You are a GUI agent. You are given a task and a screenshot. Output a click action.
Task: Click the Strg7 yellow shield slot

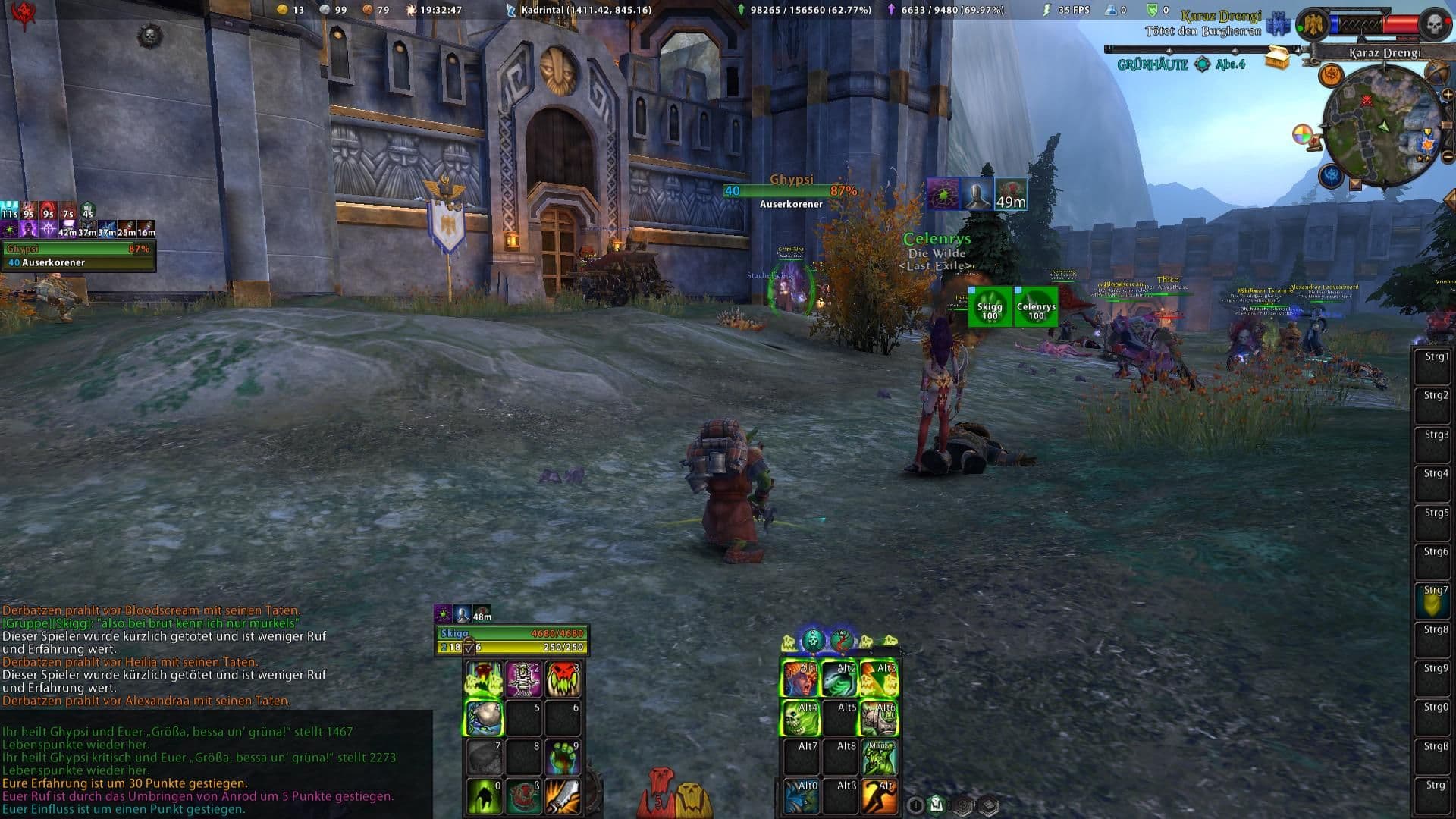[1432, 601]
